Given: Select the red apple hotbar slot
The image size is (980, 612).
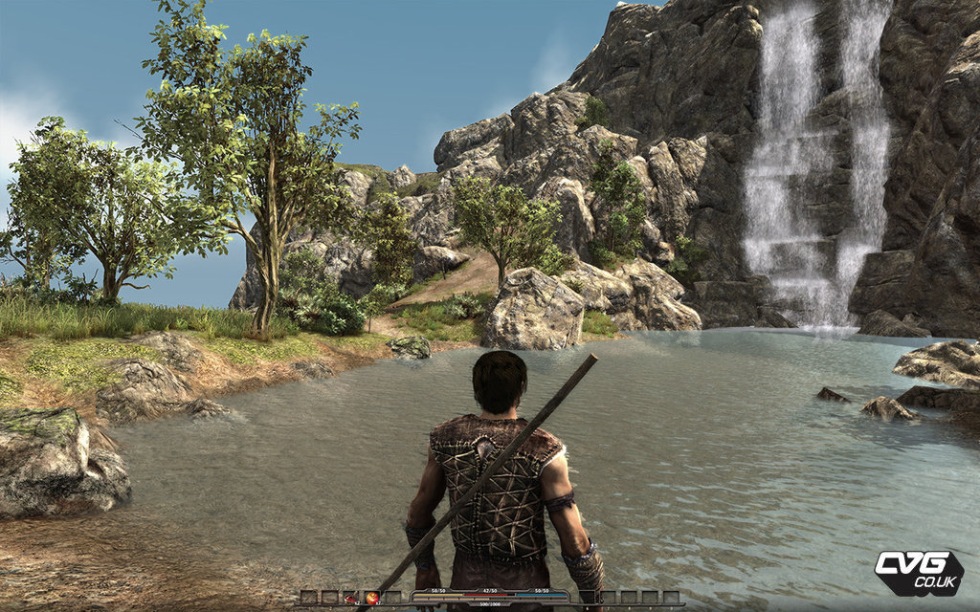Looking at the screenshot, I should pyautogui.click(x=372, y=598).
